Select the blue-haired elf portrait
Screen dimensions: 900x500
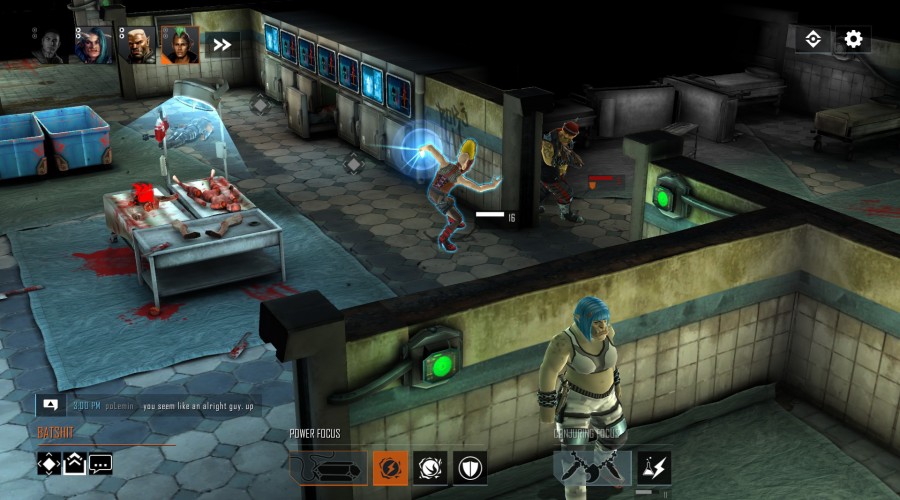[x=95, y=45]
